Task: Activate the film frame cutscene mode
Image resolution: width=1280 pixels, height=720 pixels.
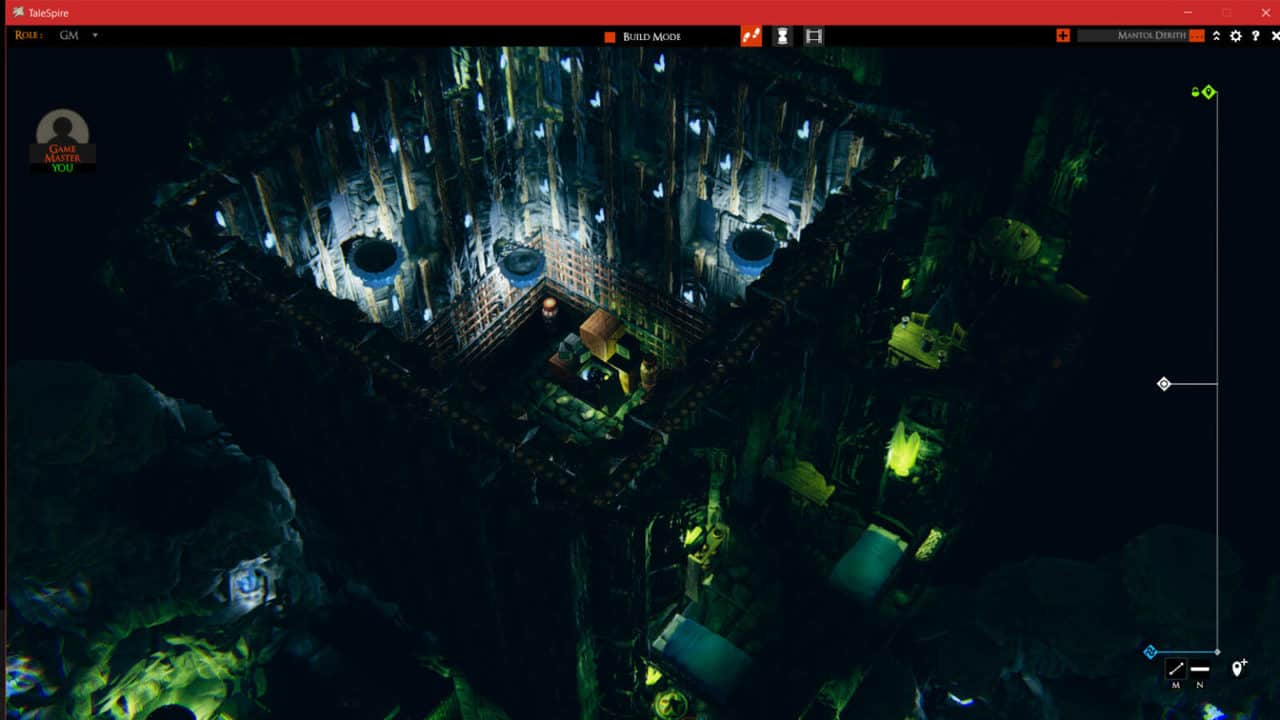Action: [x=814, y=36]
